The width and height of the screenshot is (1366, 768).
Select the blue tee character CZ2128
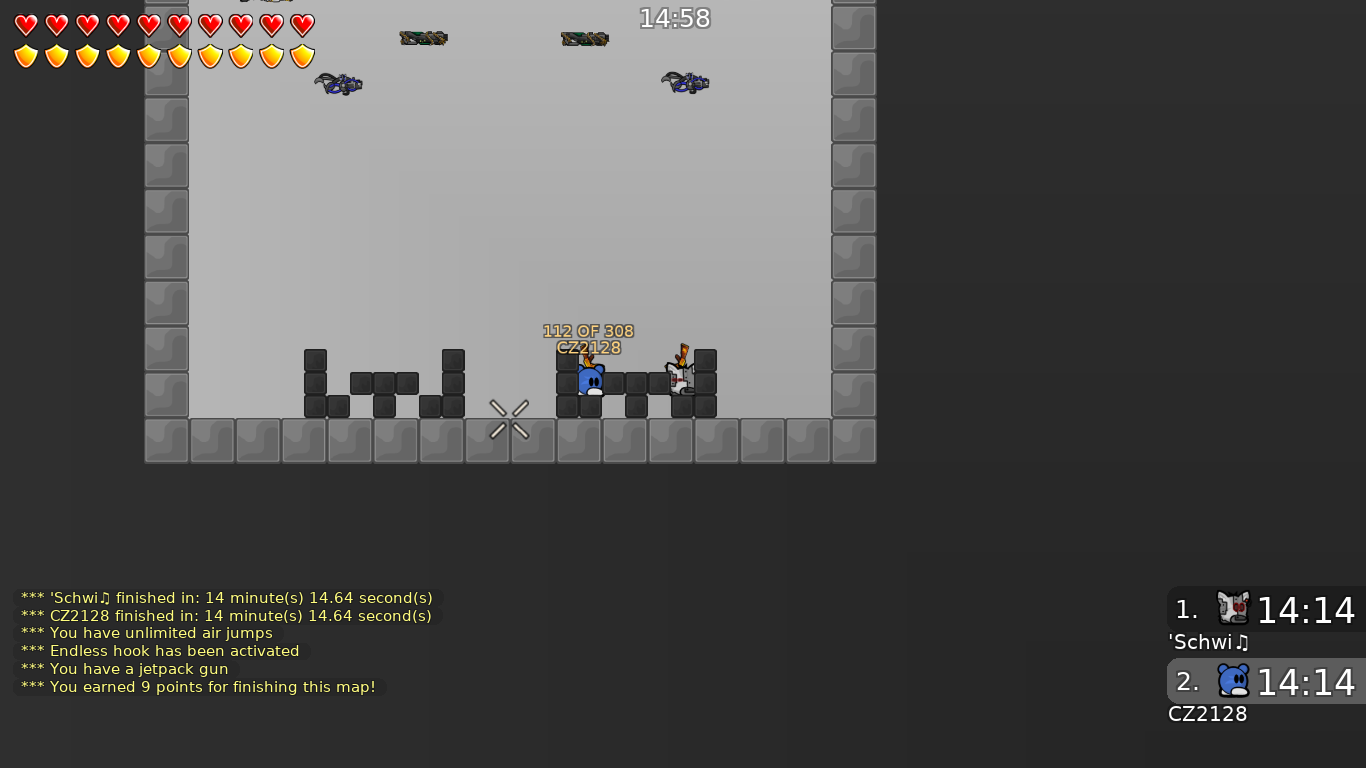[590, 381]
